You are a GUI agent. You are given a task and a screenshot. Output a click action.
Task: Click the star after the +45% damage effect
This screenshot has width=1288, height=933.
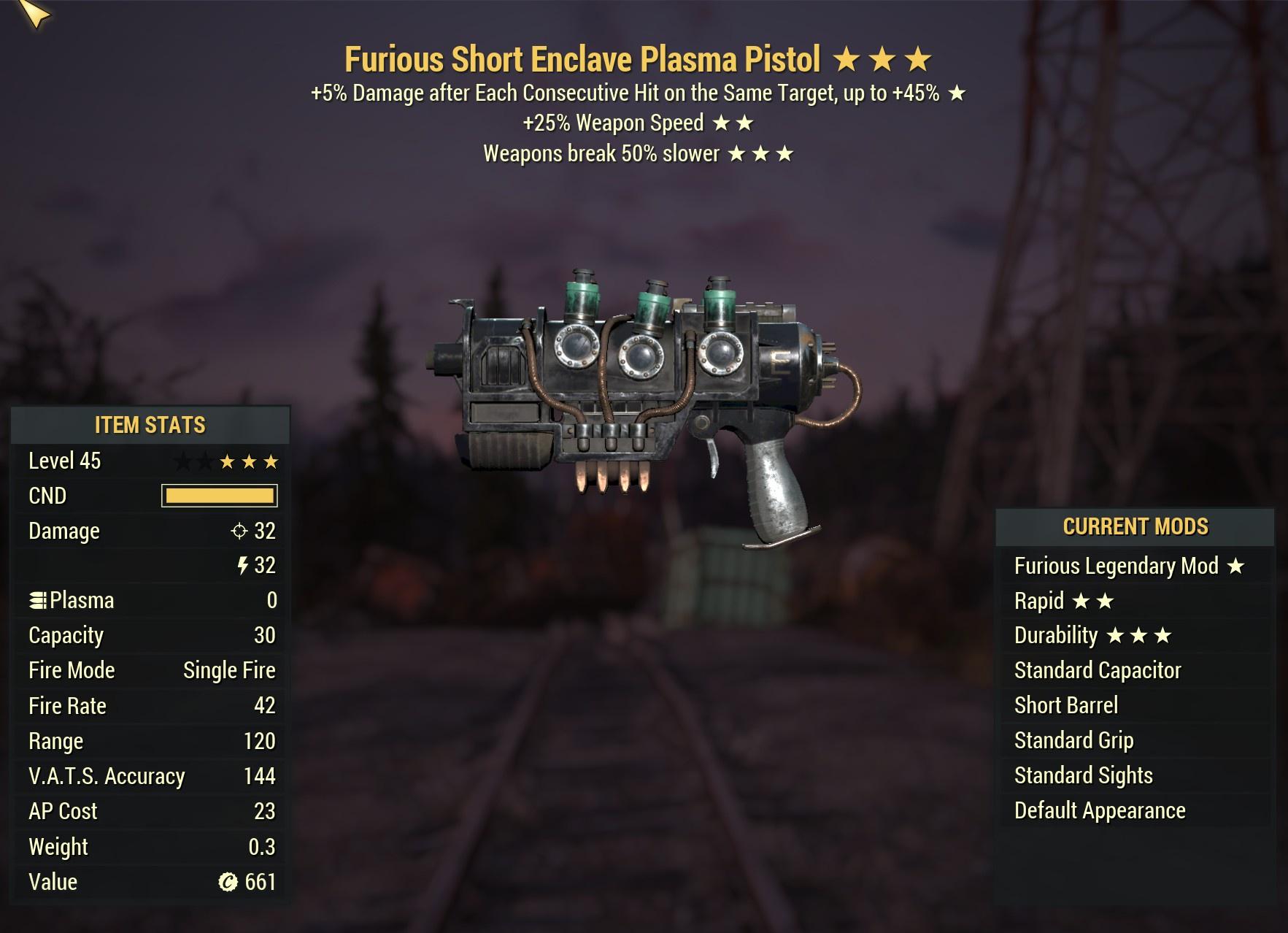(957, 93)
